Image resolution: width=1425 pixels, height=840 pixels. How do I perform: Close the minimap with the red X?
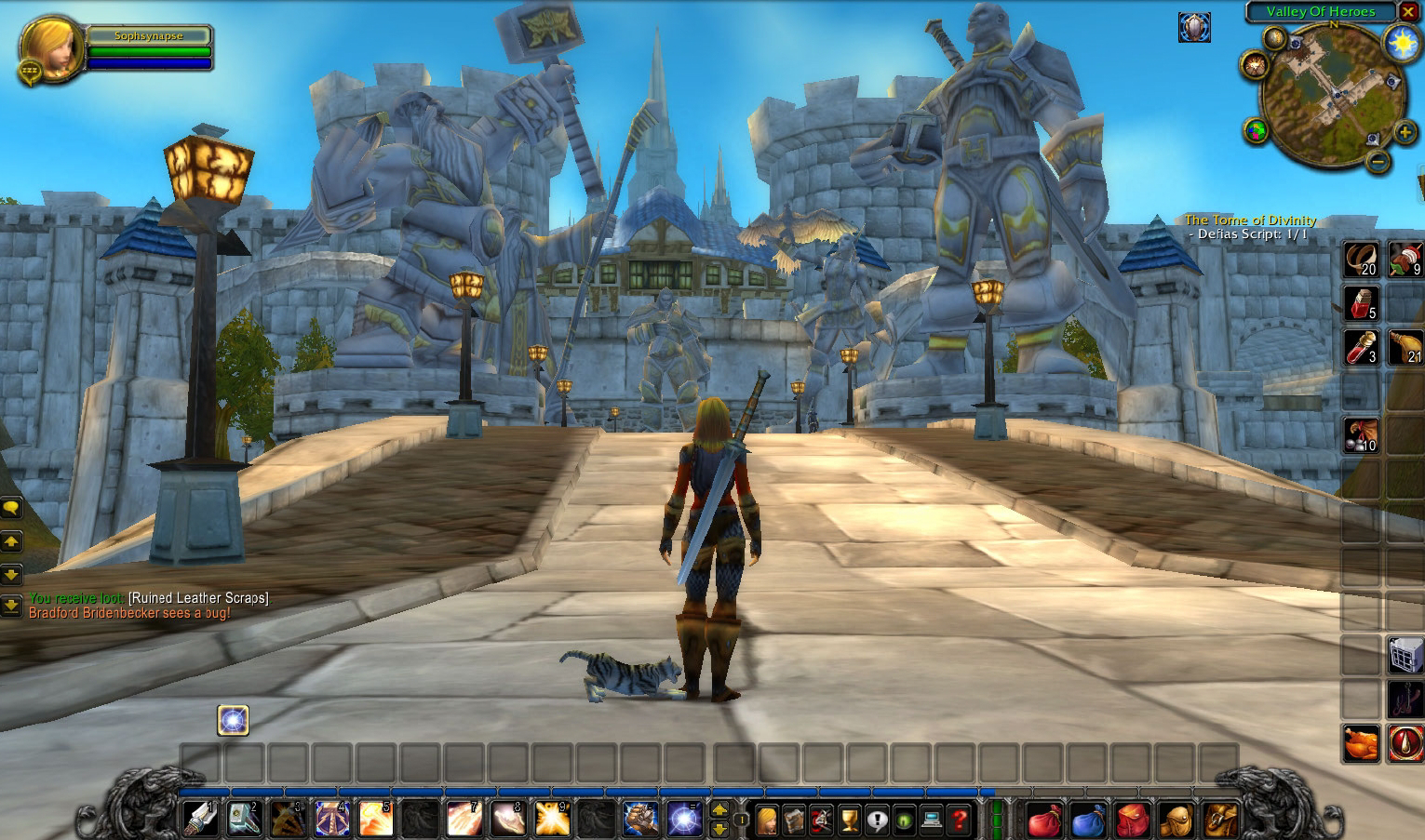click(x=1408, y=12)
